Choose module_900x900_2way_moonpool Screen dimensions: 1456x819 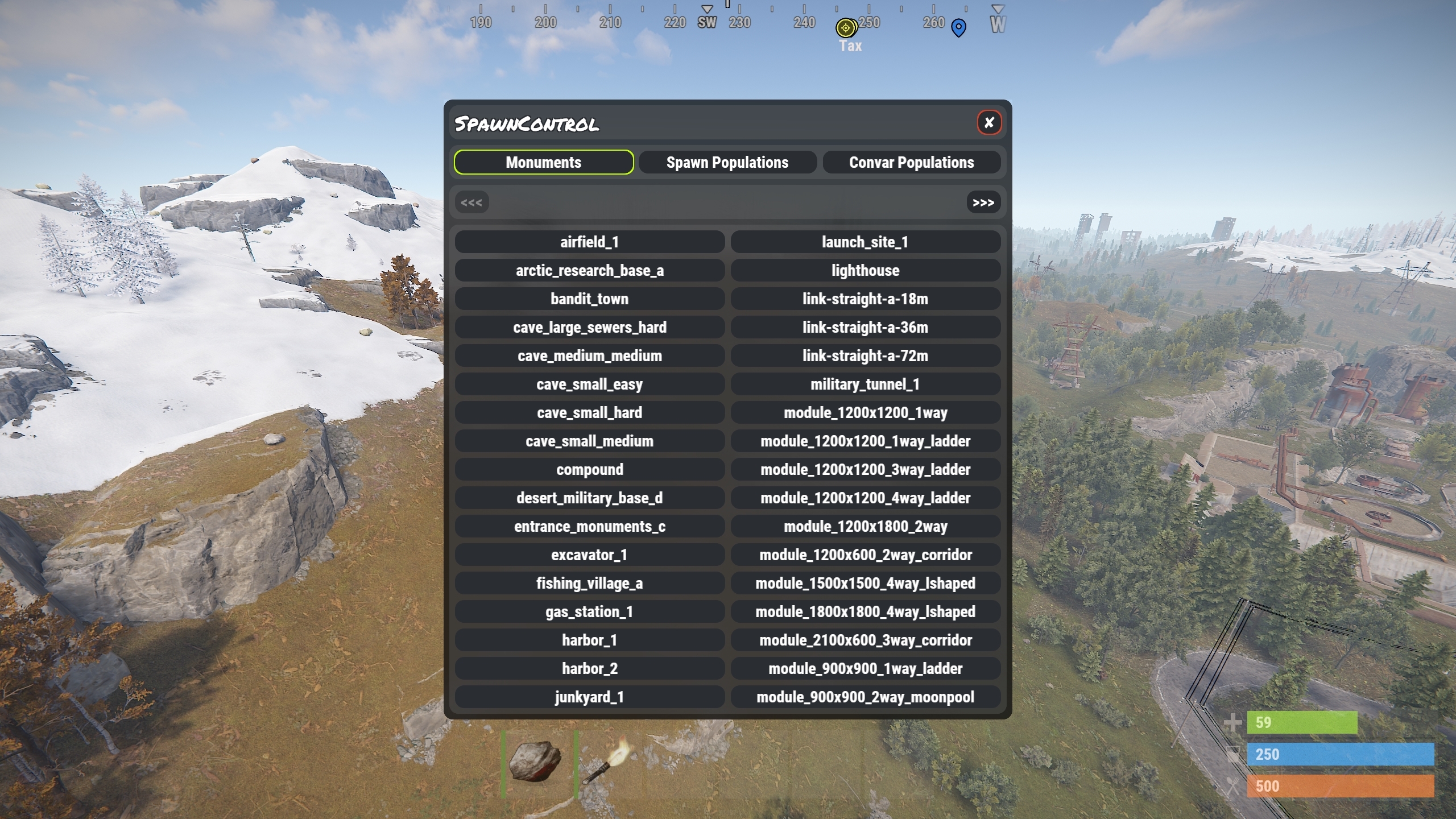[x=864, y=697]
